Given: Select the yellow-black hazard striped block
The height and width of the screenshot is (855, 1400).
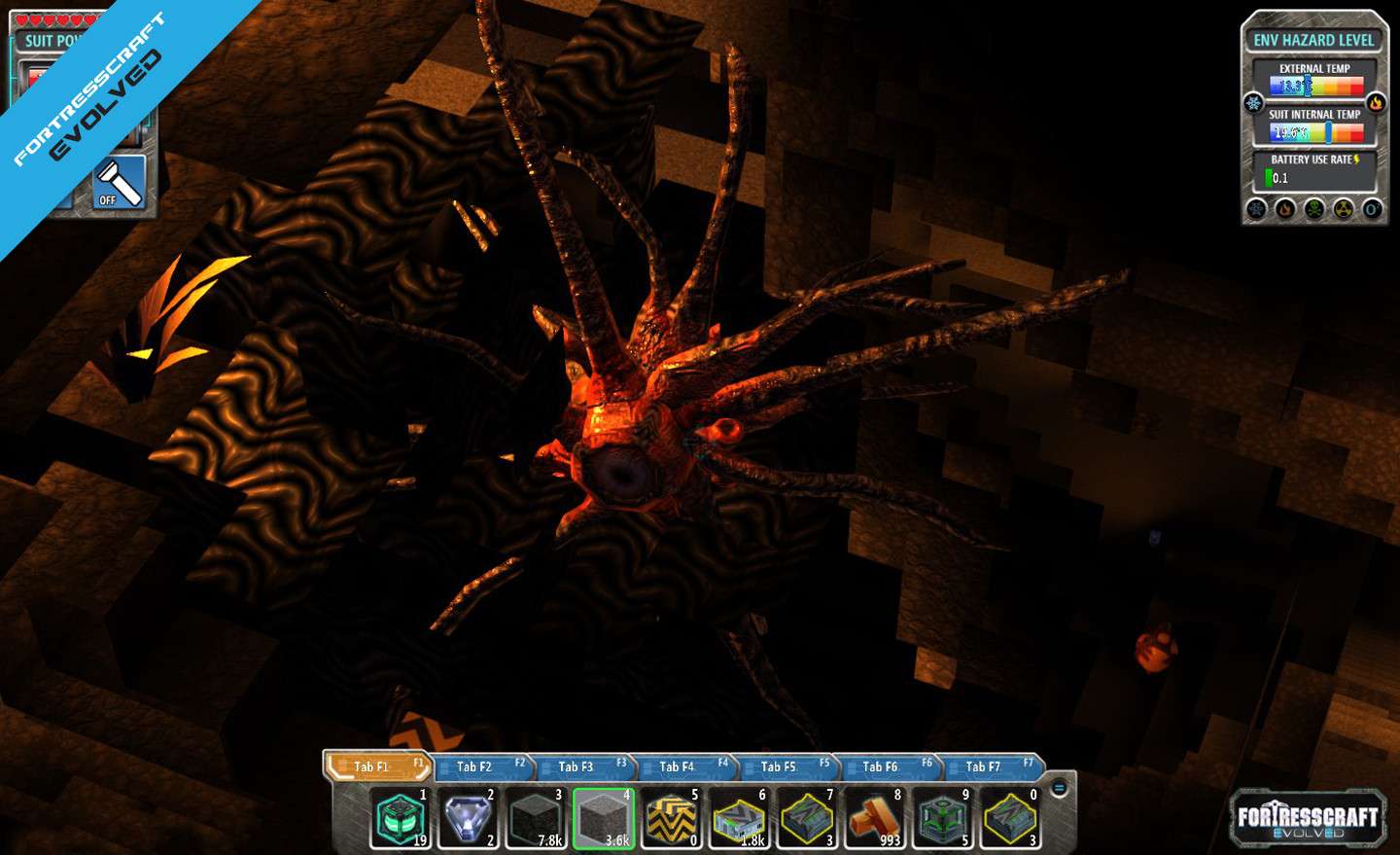Looking at the screenshot, I should (672, 818).
